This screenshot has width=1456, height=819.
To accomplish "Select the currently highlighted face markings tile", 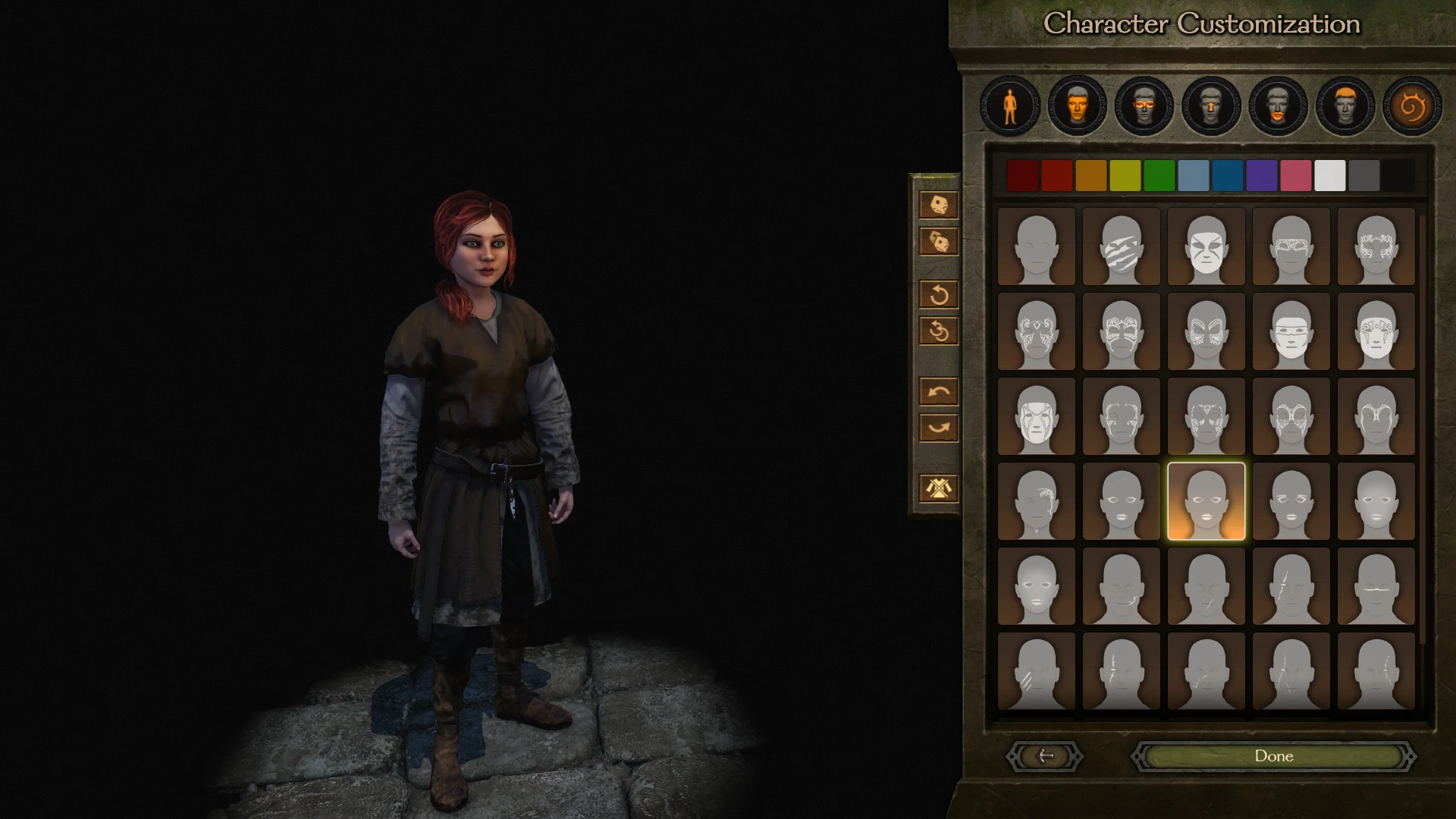I will (x=1207, y=502).
